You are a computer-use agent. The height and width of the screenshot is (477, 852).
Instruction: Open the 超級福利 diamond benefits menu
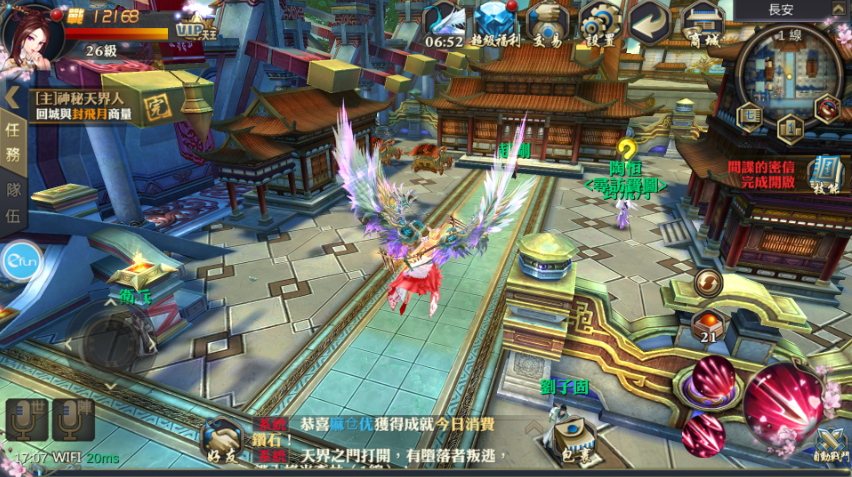495,24
